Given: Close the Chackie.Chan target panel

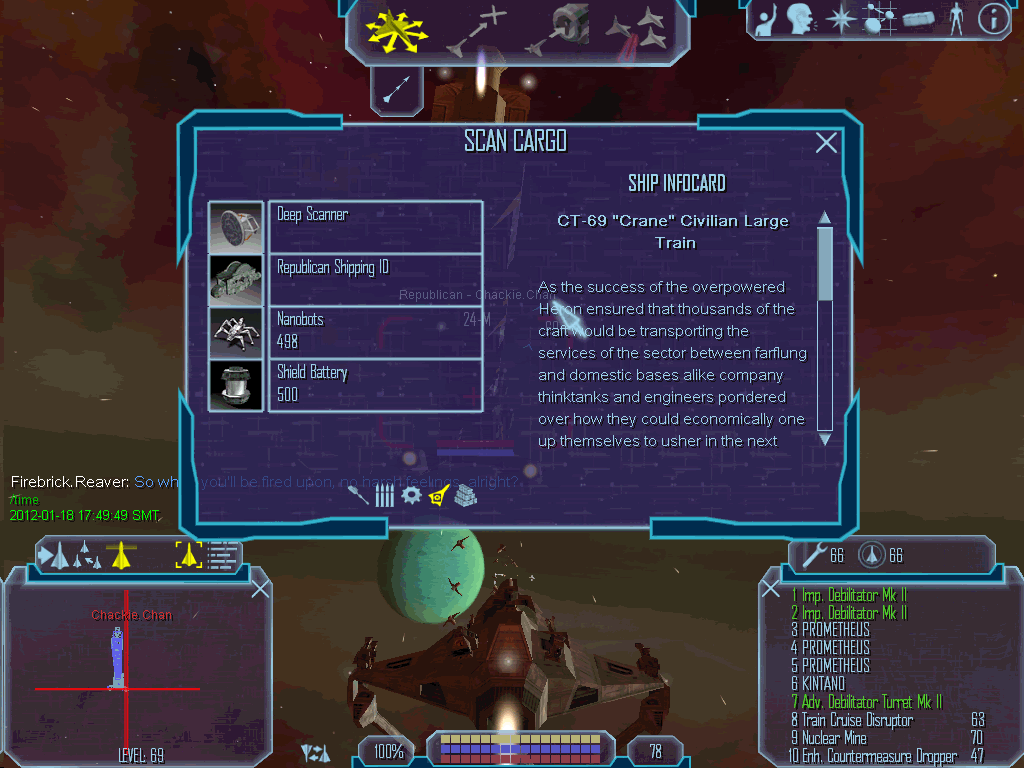Looking at the screenshot, I should tap(260, 589).
